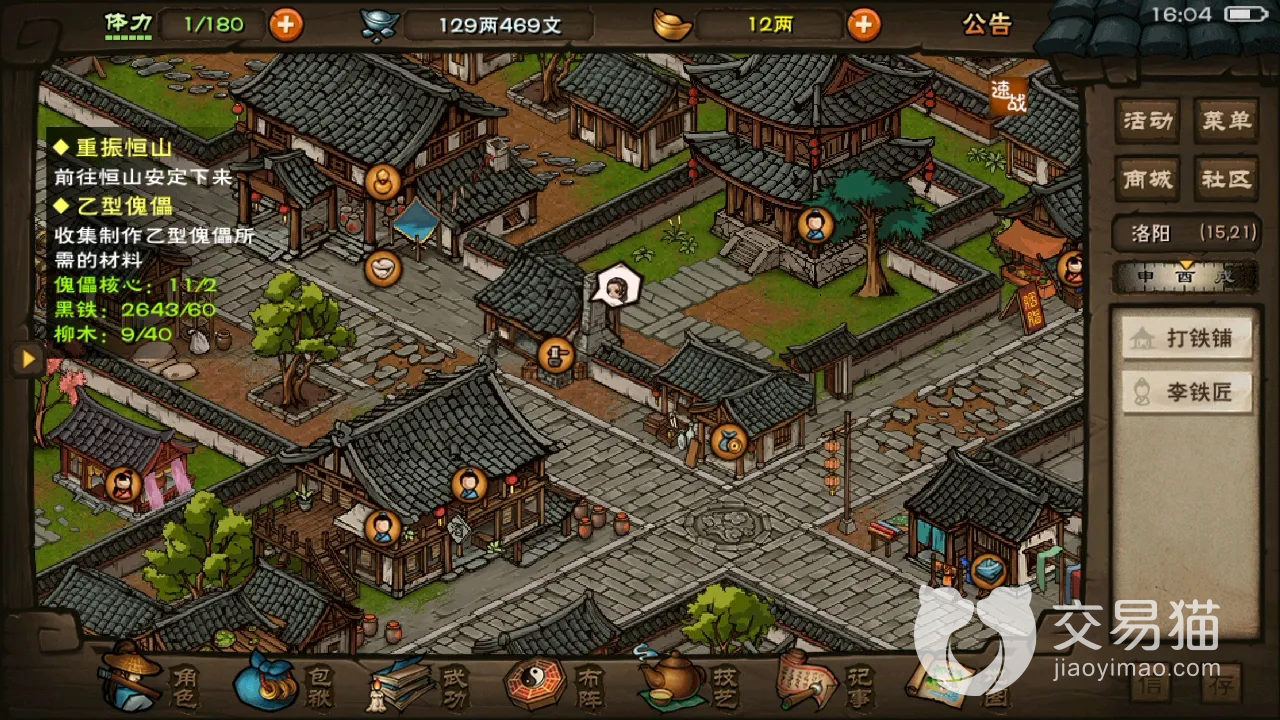
Task: Visit the 社区 (Community) tab
Action: [x=1227, y=180]
